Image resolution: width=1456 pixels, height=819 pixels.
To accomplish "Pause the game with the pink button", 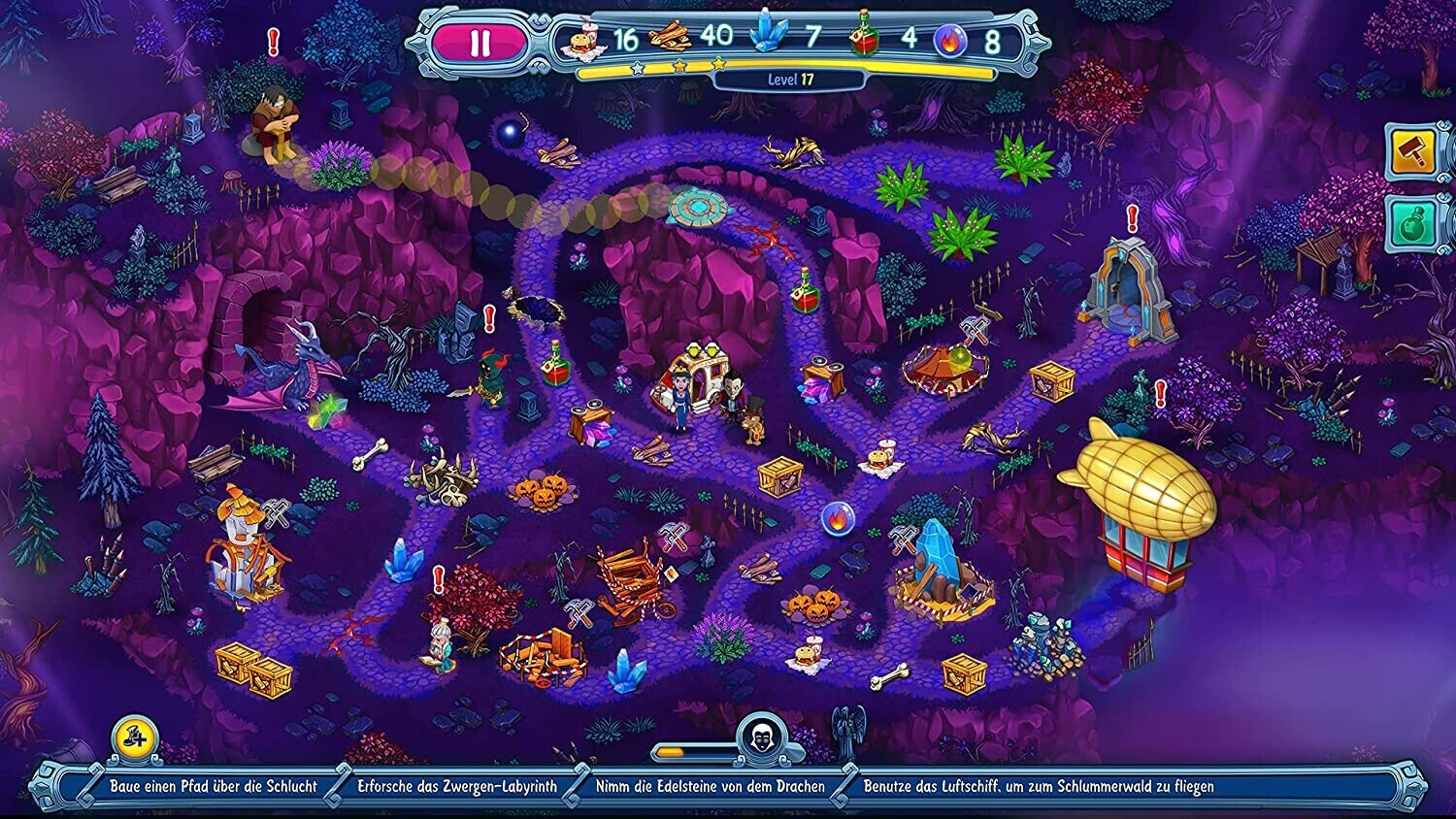I will tap(480, 44).
